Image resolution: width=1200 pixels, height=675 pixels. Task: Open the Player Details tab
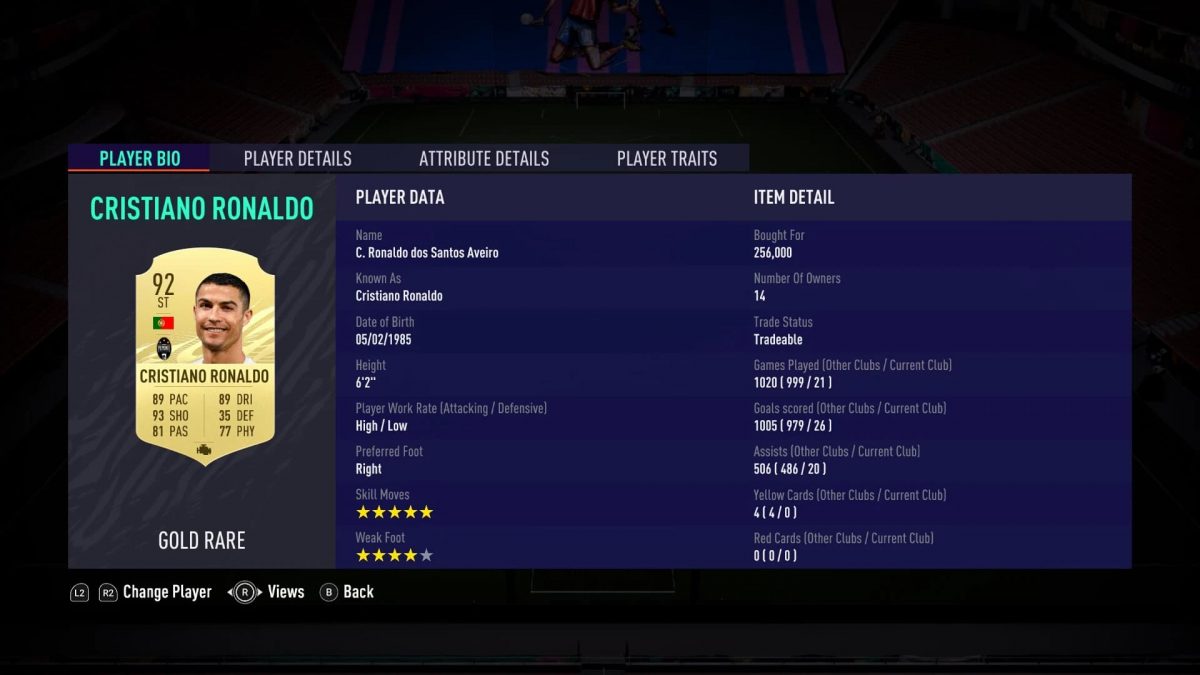coord(297,158)
